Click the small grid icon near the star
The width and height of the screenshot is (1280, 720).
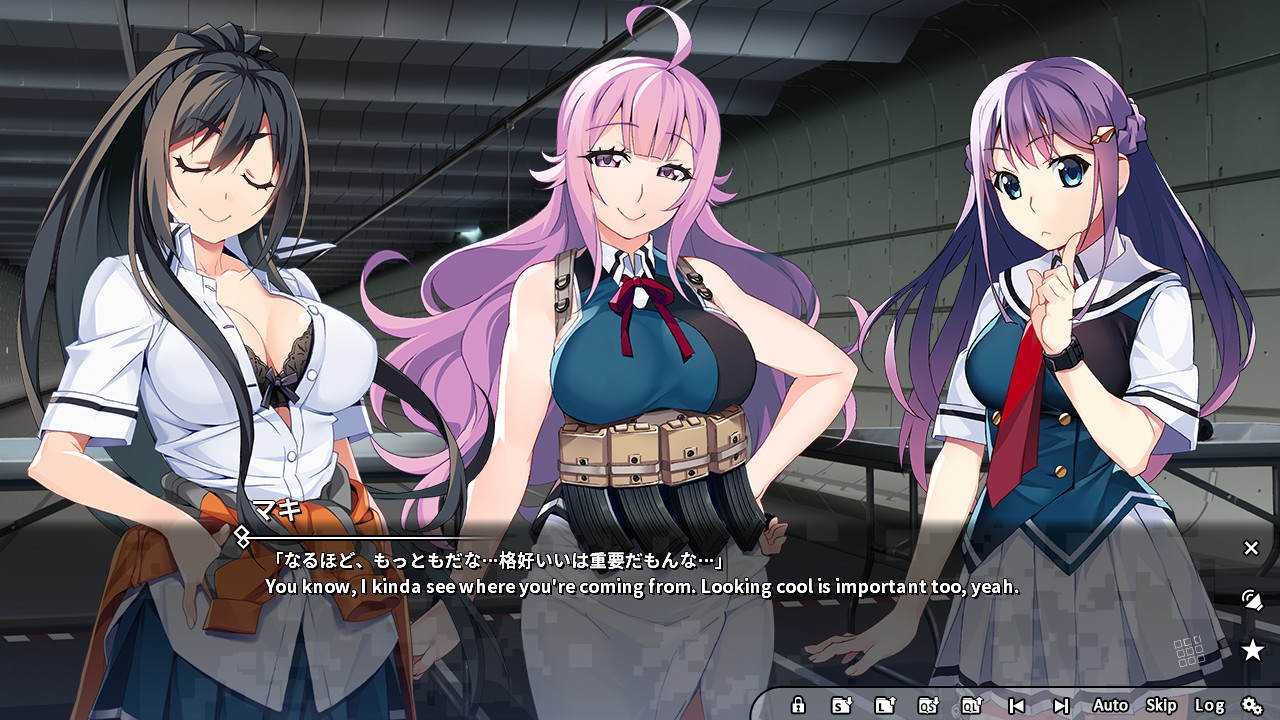(x=1188, y=649)
